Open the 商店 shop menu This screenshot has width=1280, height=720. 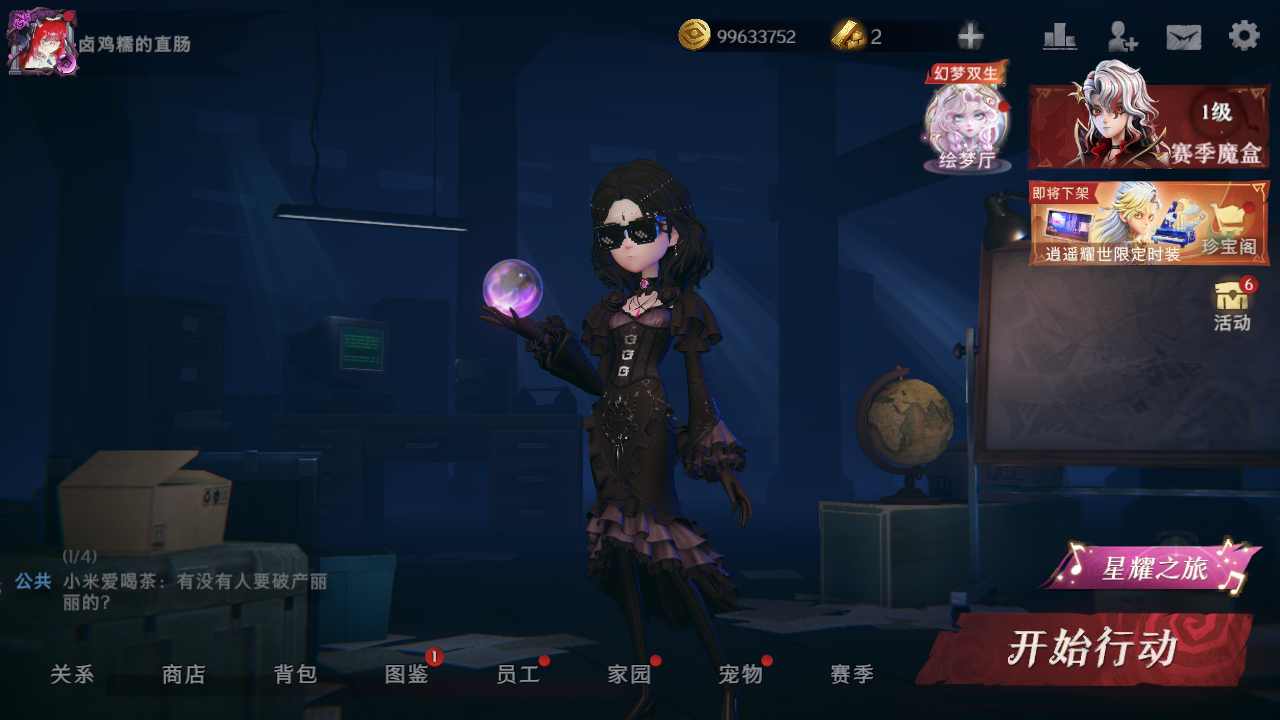(184, 675)
